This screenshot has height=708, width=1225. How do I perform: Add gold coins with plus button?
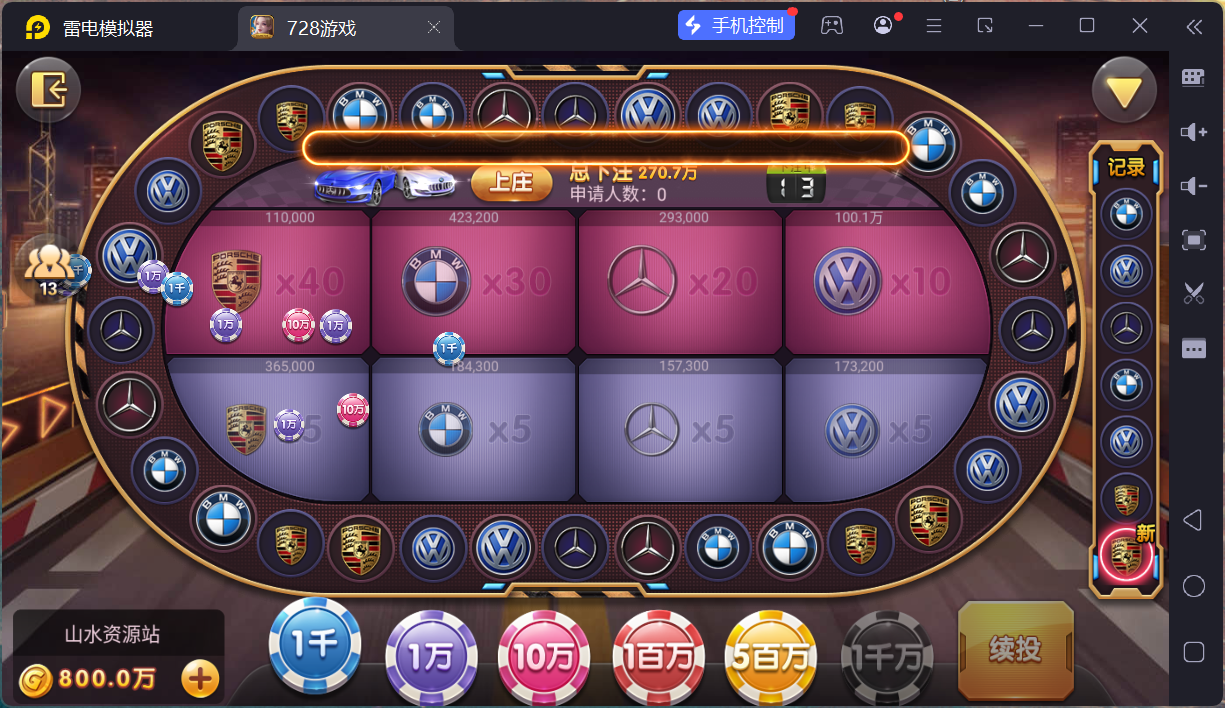[x=200, y=679]
